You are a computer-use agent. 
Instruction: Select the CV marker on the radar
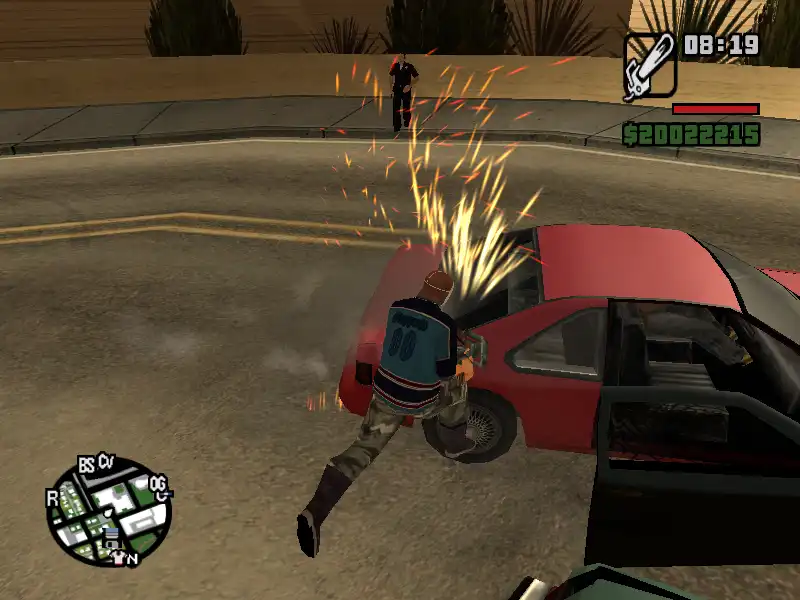pyautogui.click(x=106, y=461)
